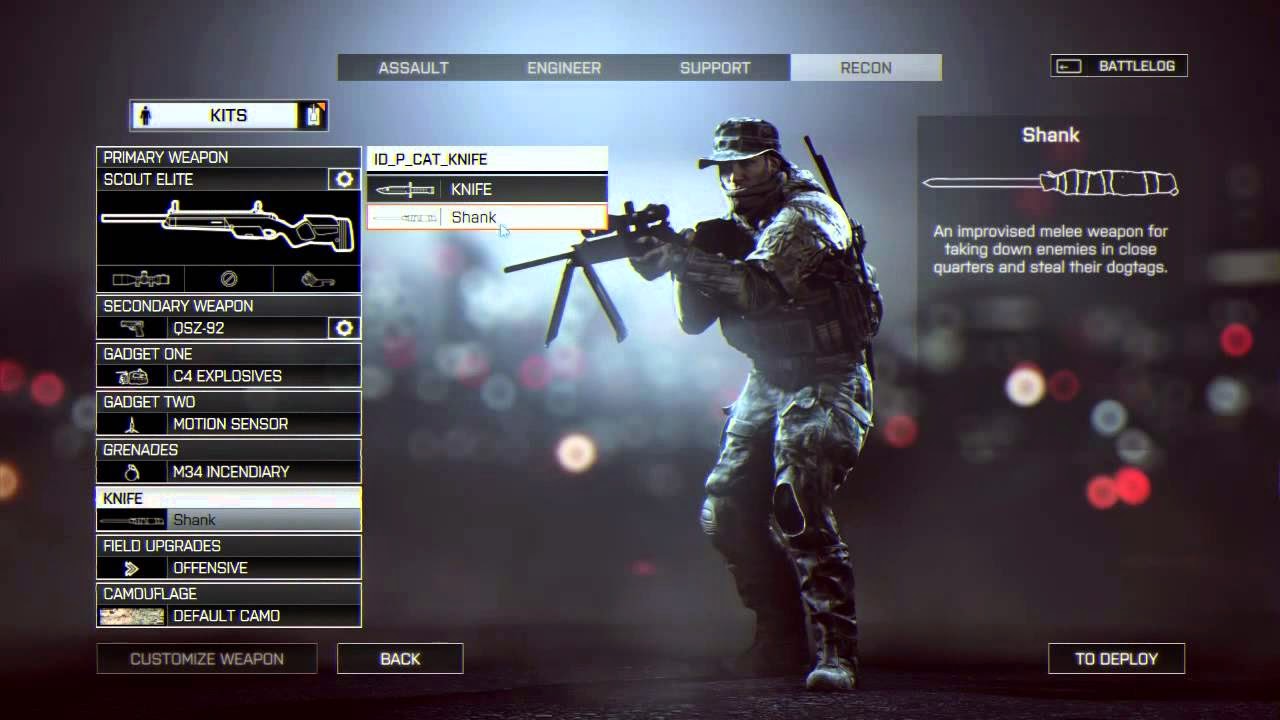Click the TO DEPLOY button

pos(1116,658)
